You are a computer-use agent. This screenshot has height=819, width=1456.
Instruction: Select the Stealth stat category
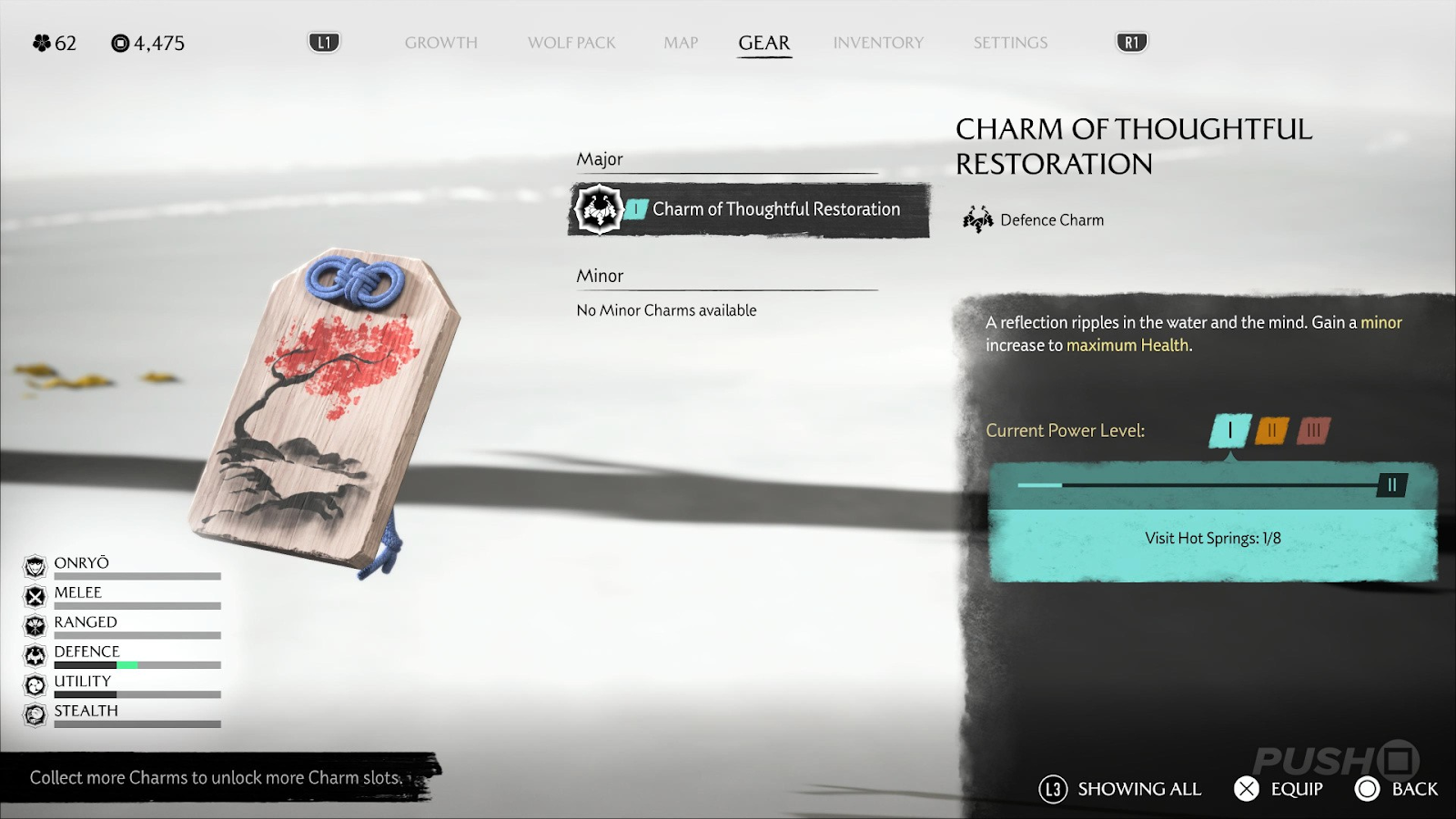[x=86, y=711]
